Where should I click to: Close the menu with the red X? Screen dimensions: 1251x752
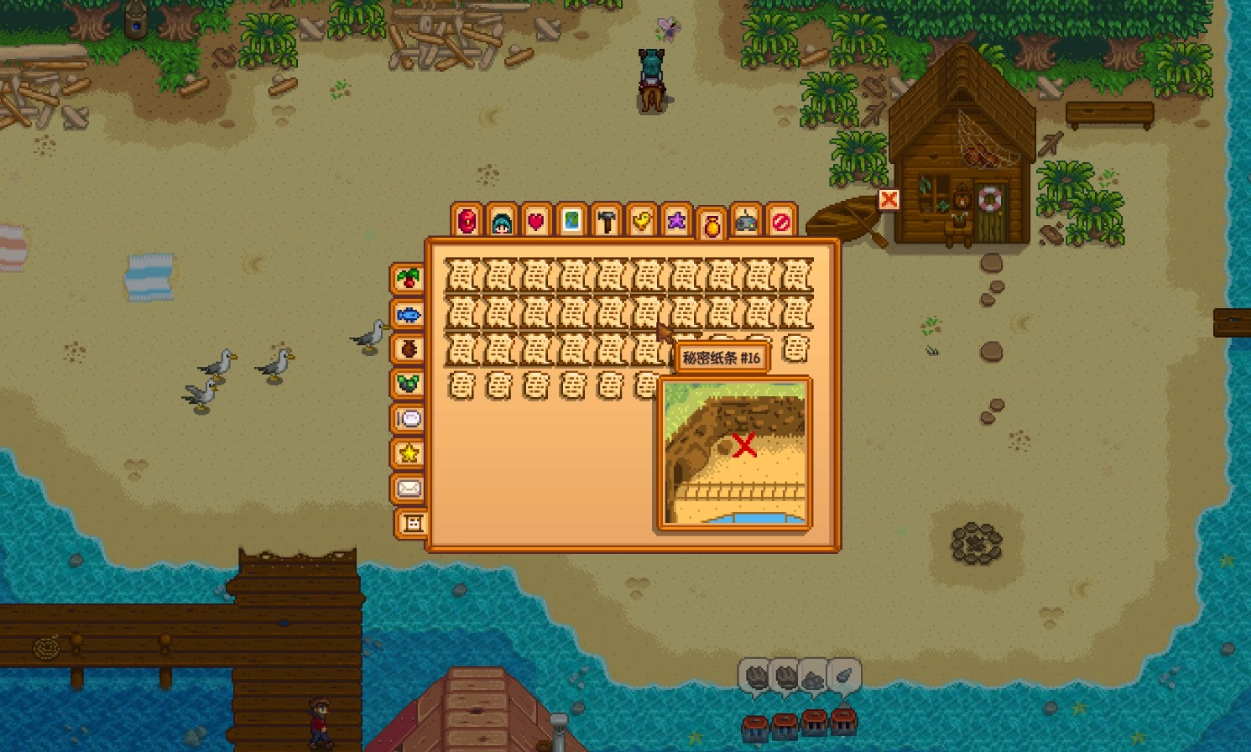[x=889, y=200]
